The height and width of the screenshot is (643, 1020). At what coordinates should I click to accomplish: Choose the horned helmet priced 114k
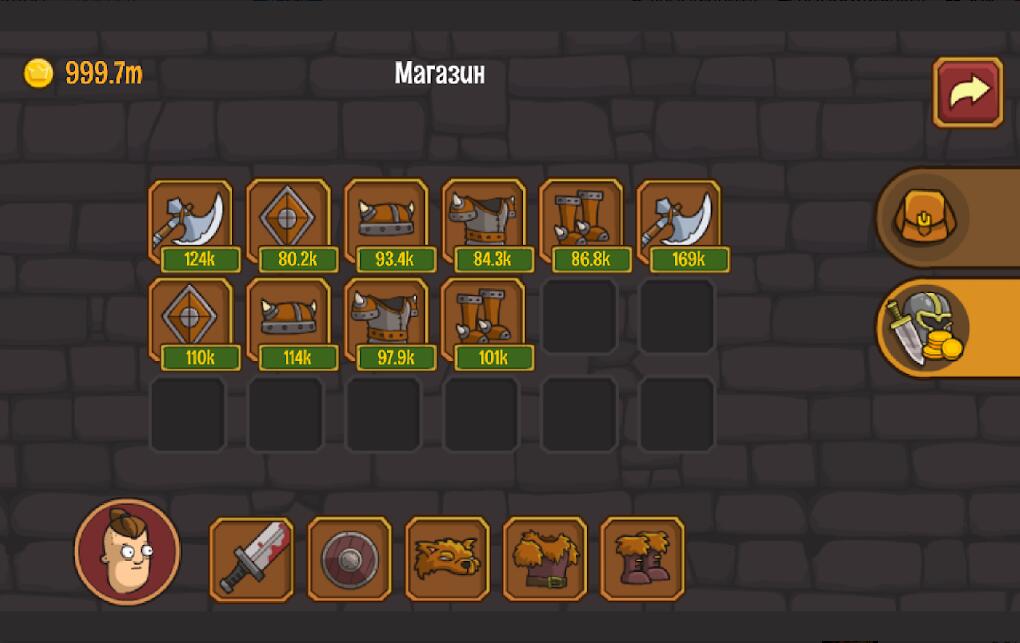tap(289, 320)
